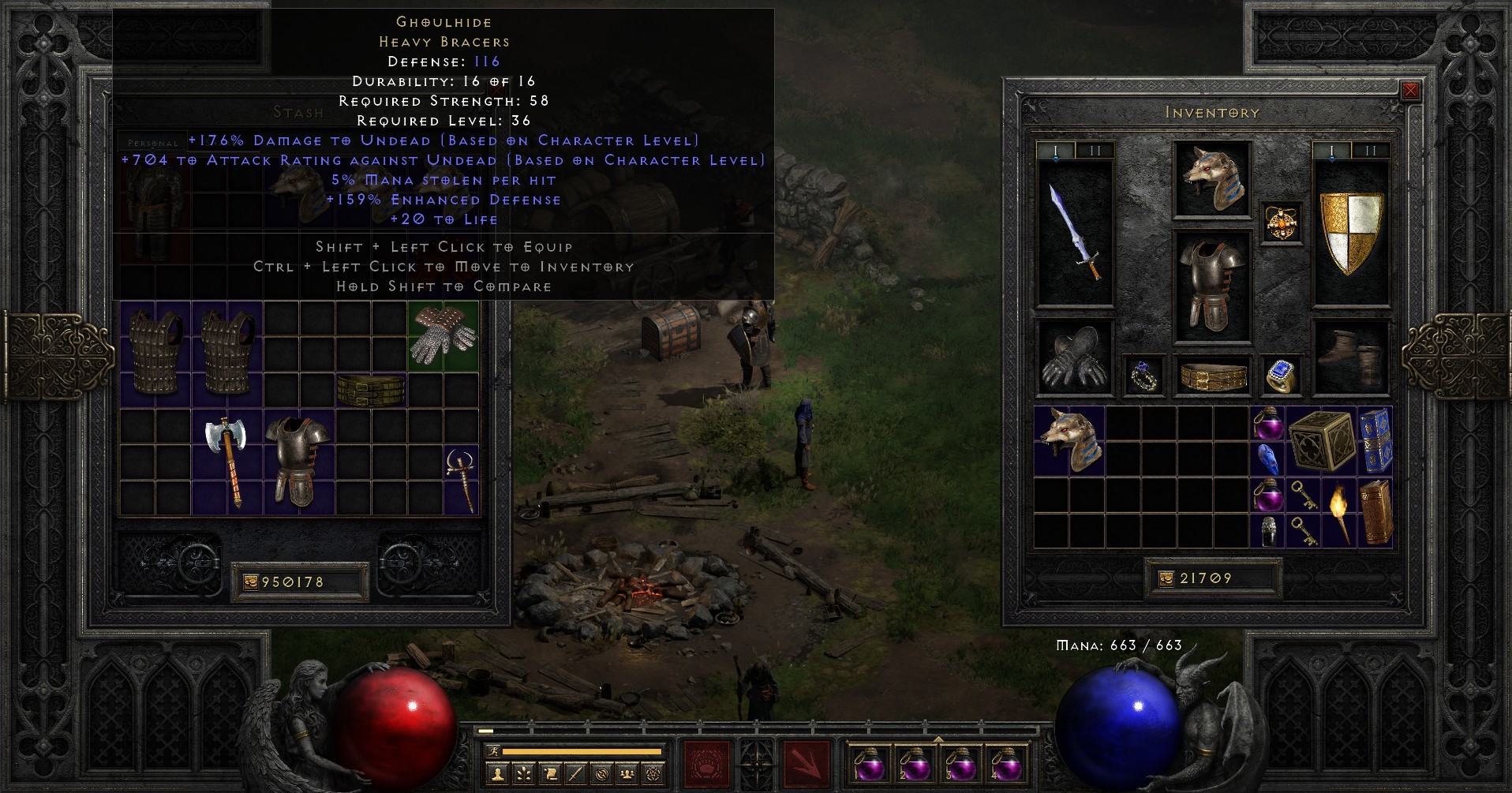The width and height of the screenshot is (1512, 793).
Task: Click the spiral emblem icon on the toolbar
Action: [602, 775]
